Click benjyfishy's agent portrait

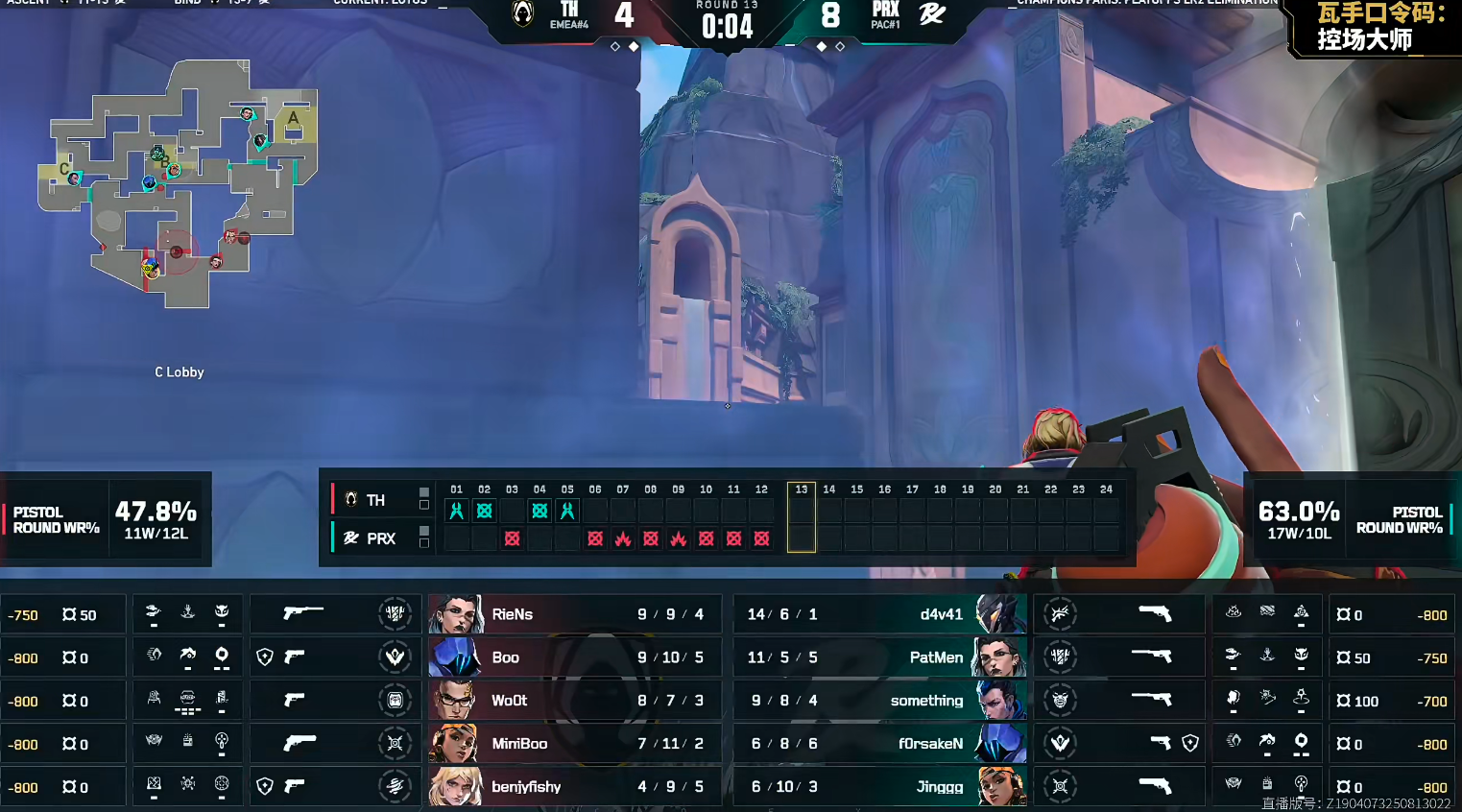point(455,787)
